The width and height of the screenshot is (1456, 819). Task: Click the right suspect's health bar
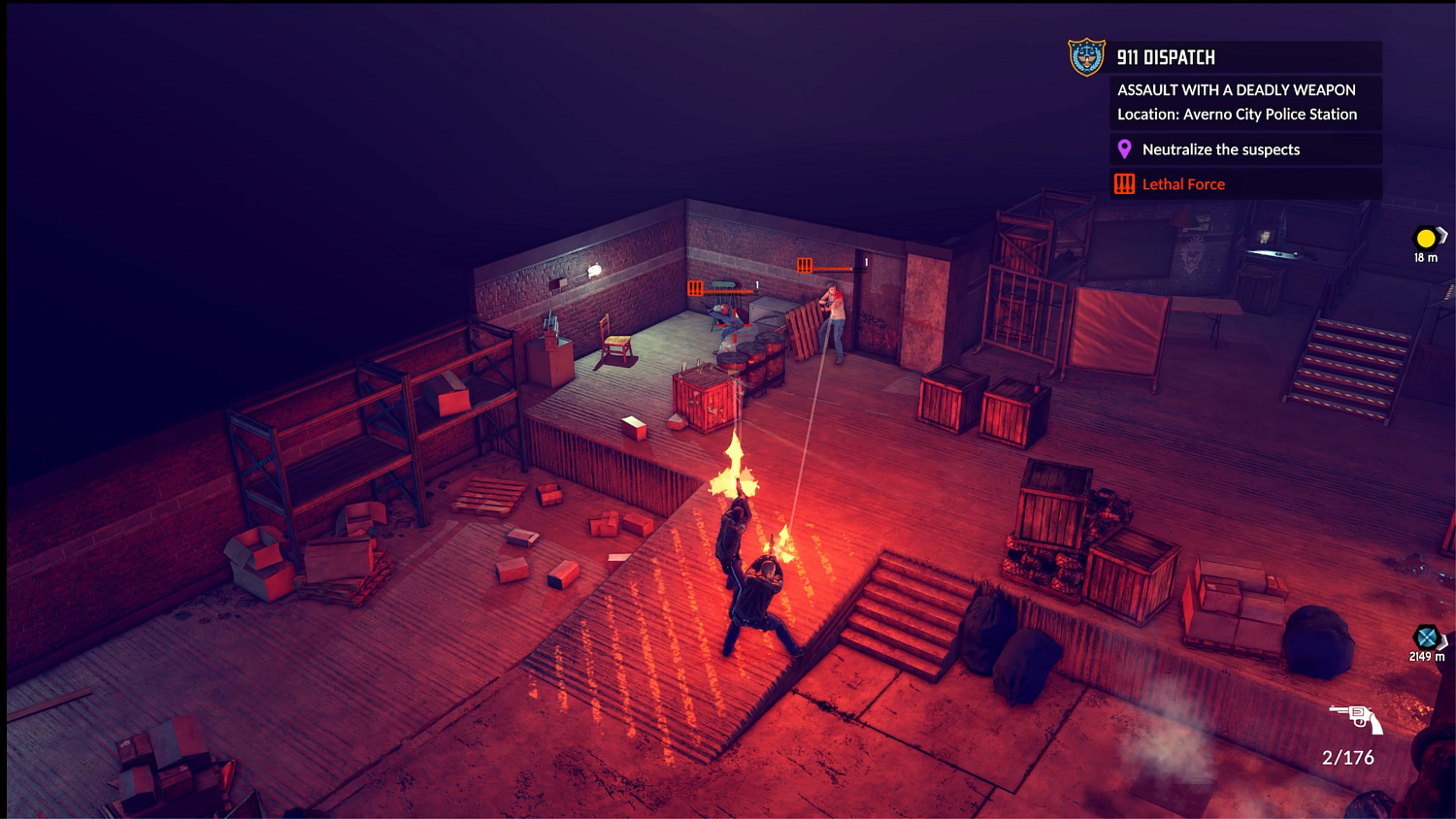[833, 269]
